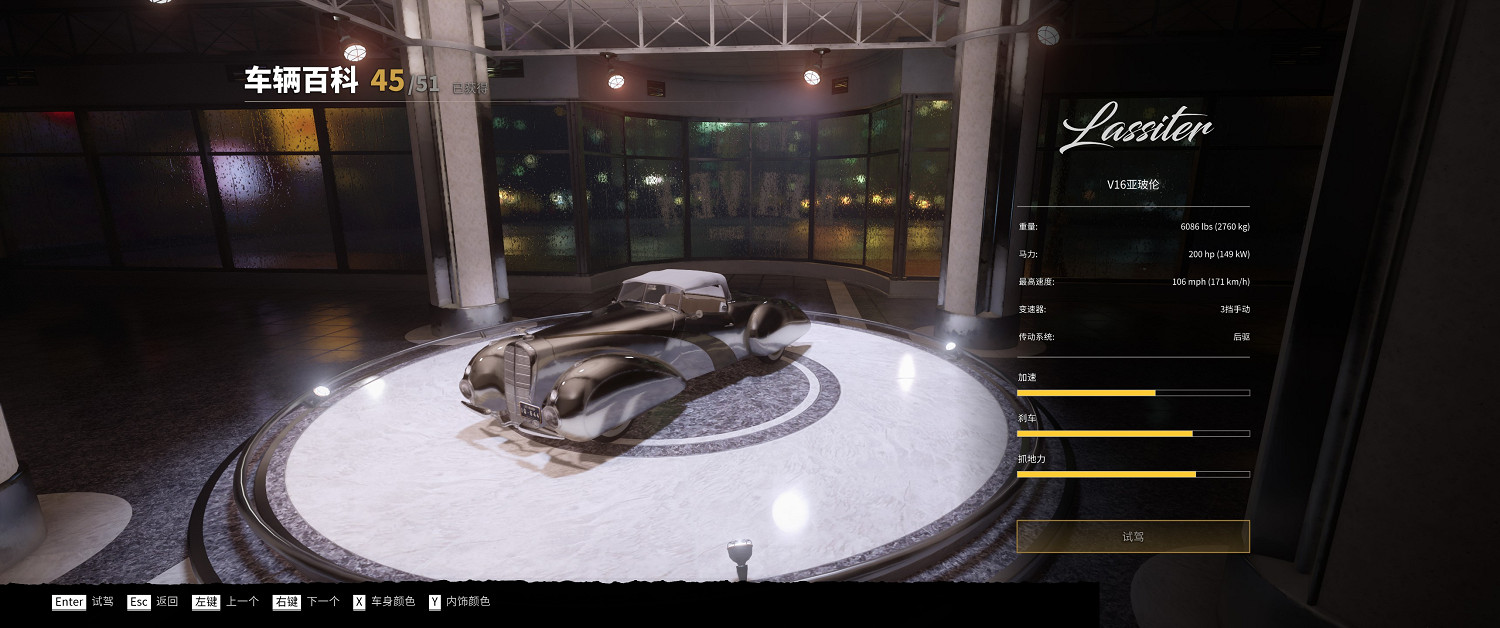
Task: Click the 试驾 test drive button
Action: (x=1132, y=536)
